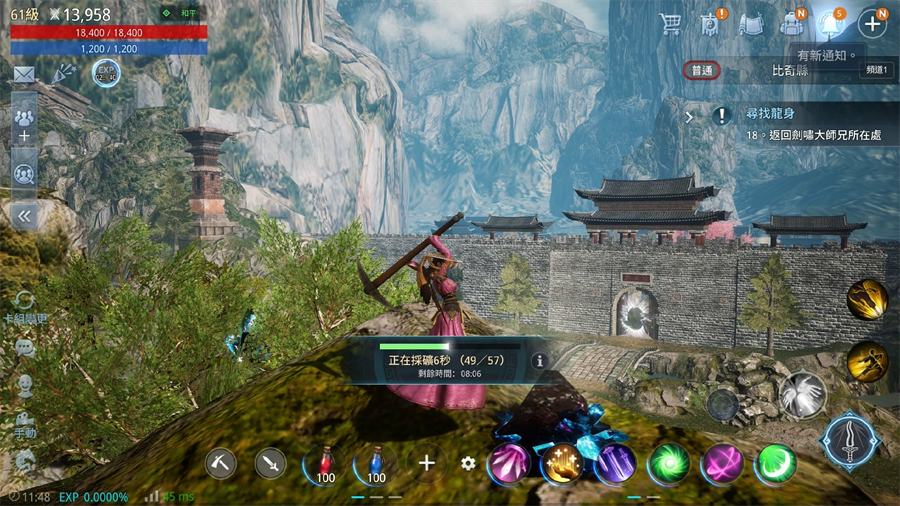This screenshot has height=506, width=900.
Task: Collapse the left side panel with double arrows
Action: click(24, 215)
